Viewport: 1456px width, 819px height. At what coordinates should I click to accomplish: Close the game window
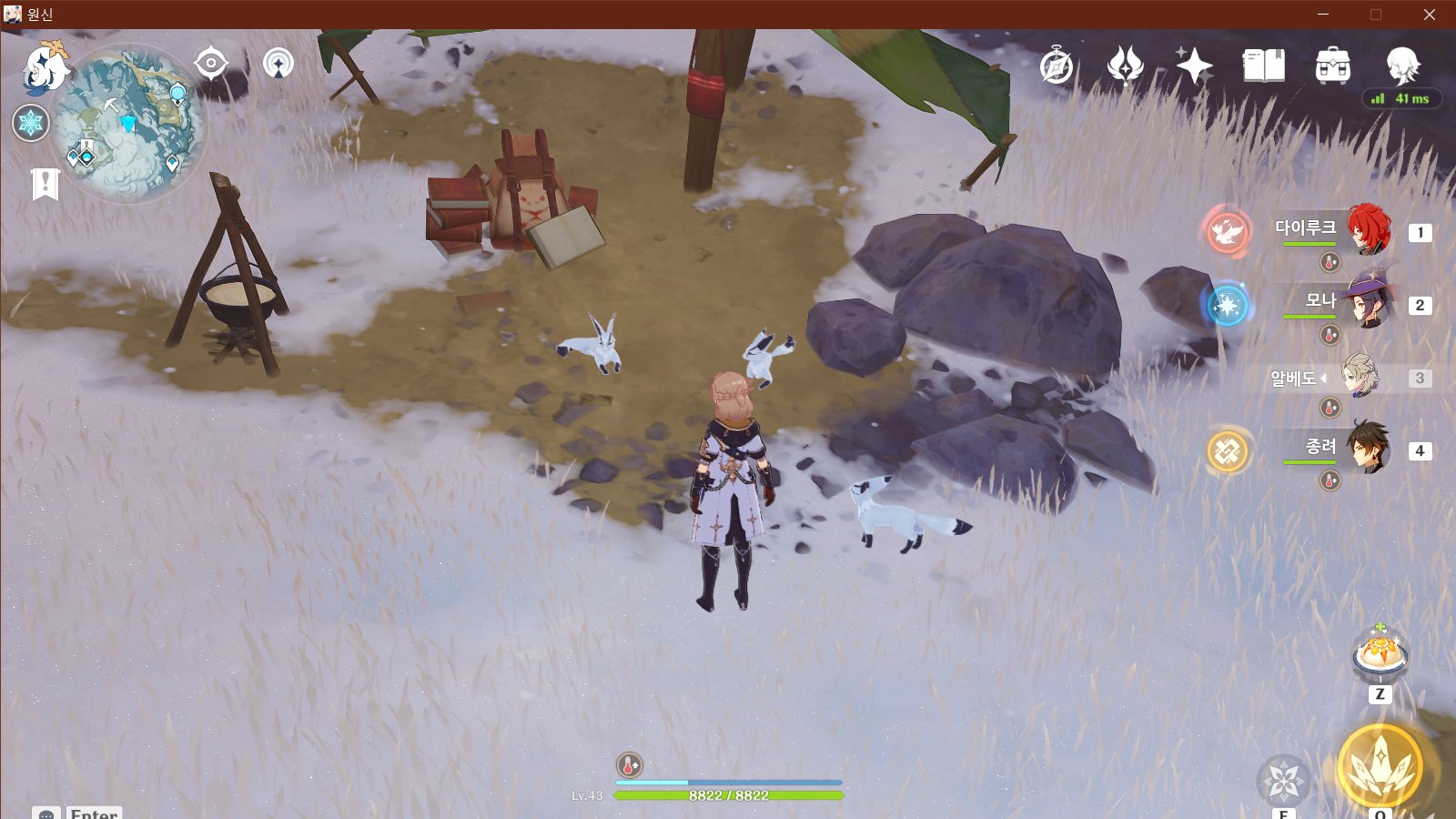[x=1429, y=15]
